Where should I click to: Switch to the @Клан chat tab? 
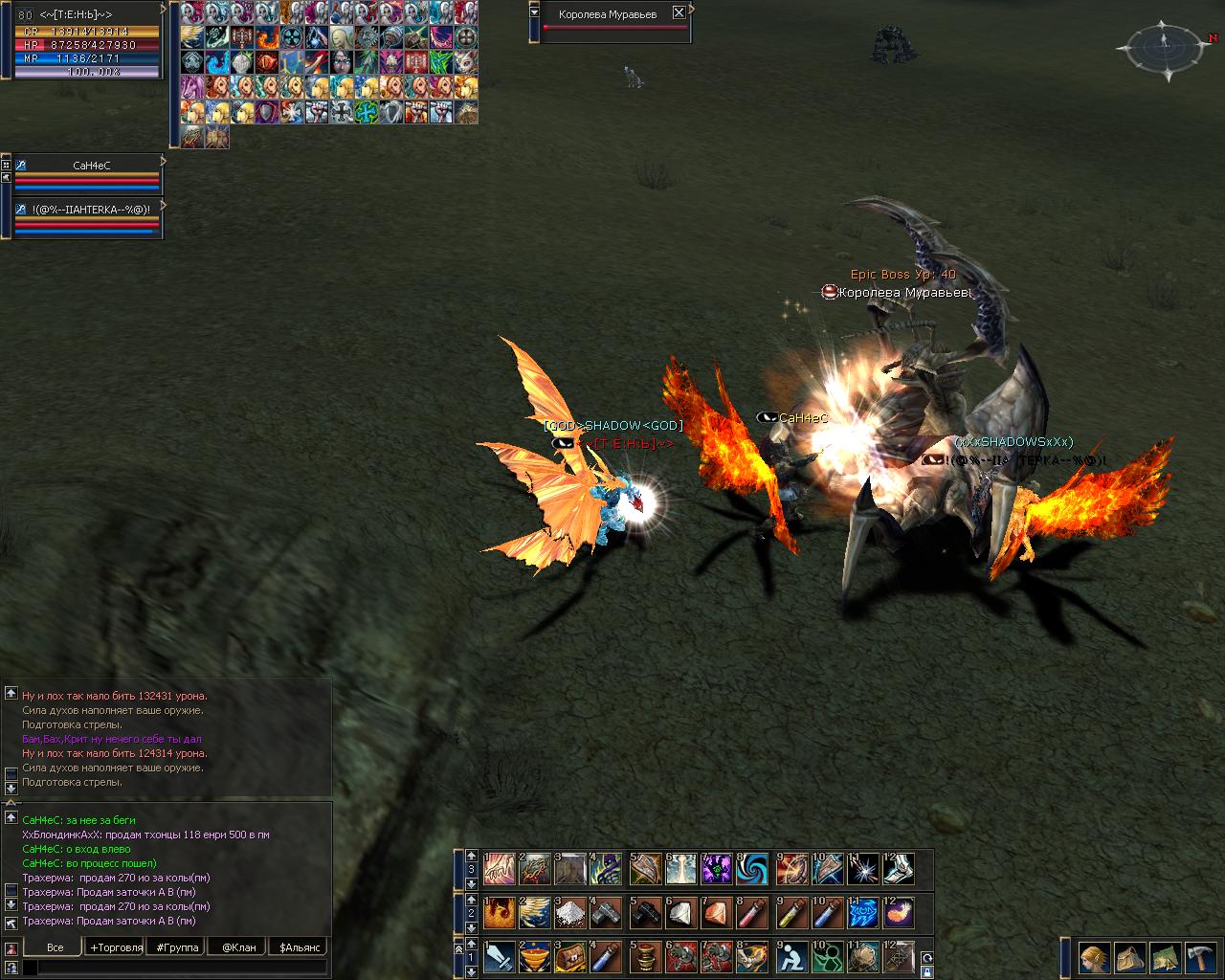[x=238, y=947]
